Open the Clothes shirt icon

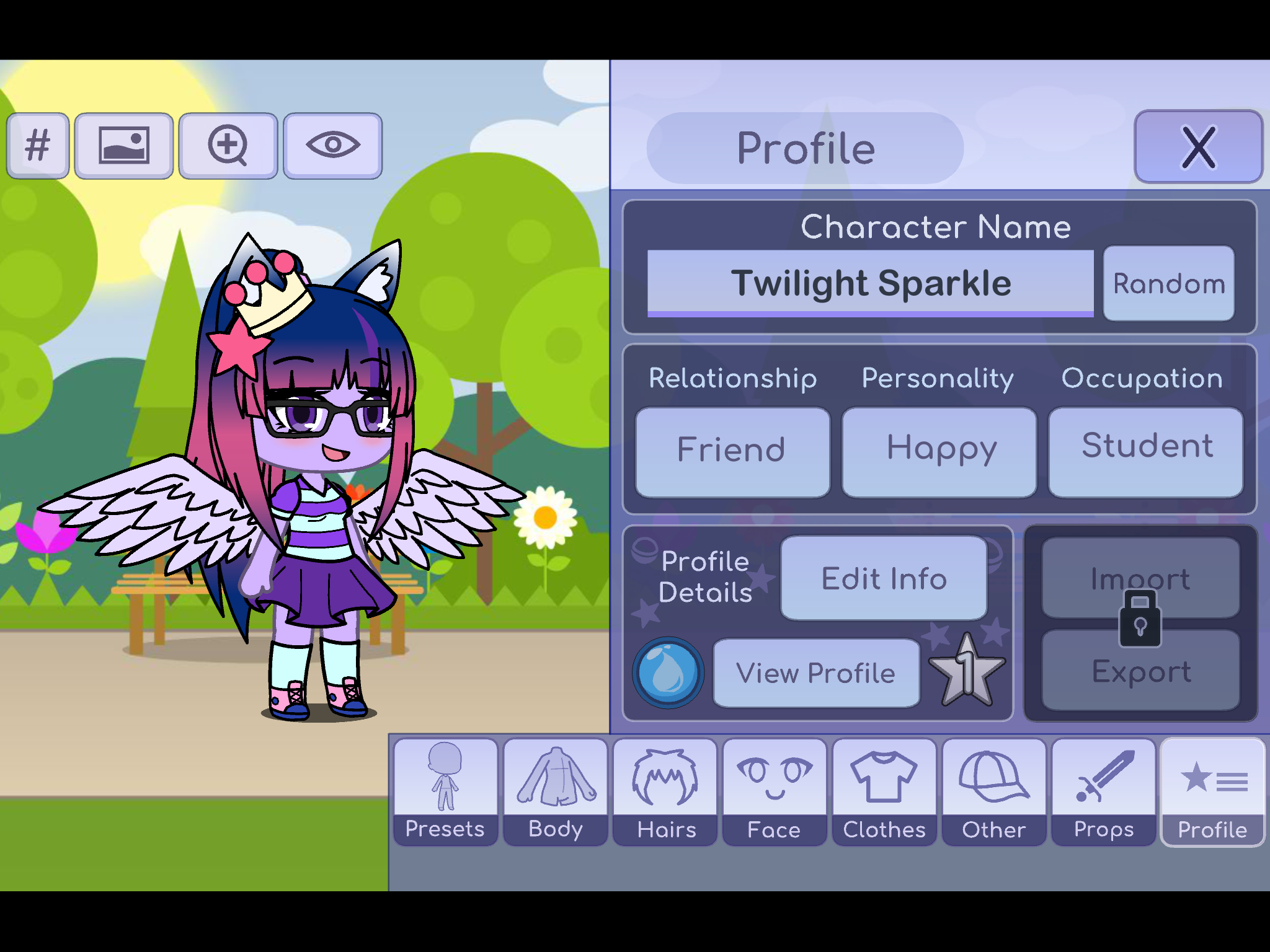tap(884, 776)
